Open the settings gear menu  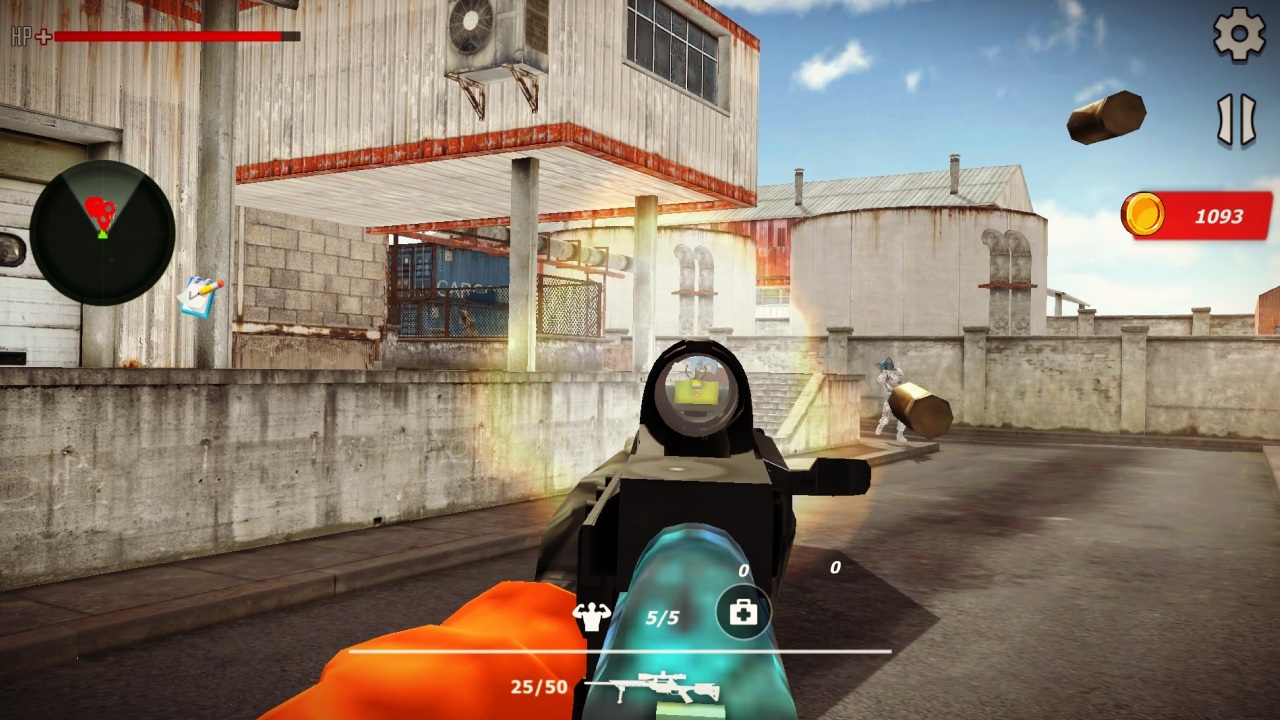tap(1238, 33)
